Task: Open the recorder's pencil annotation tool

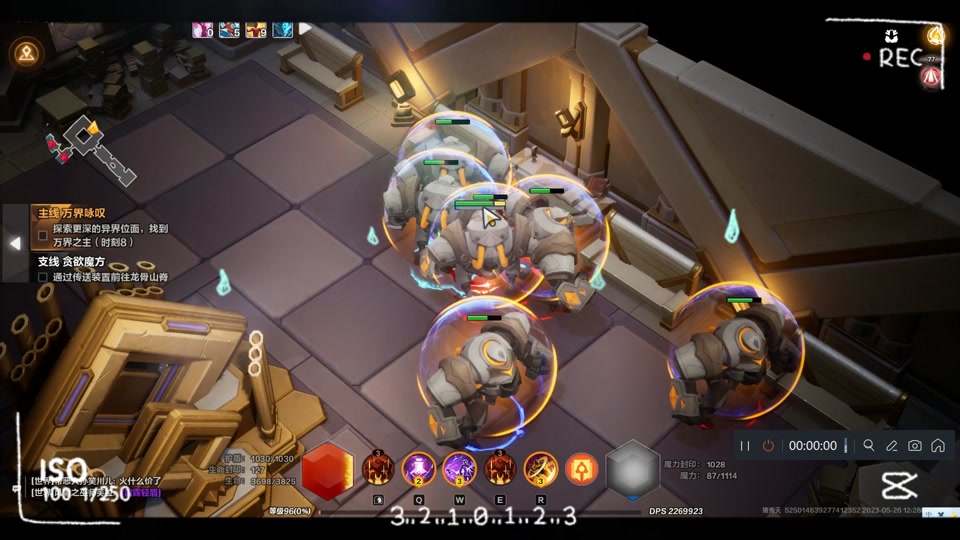Action: 891,446
